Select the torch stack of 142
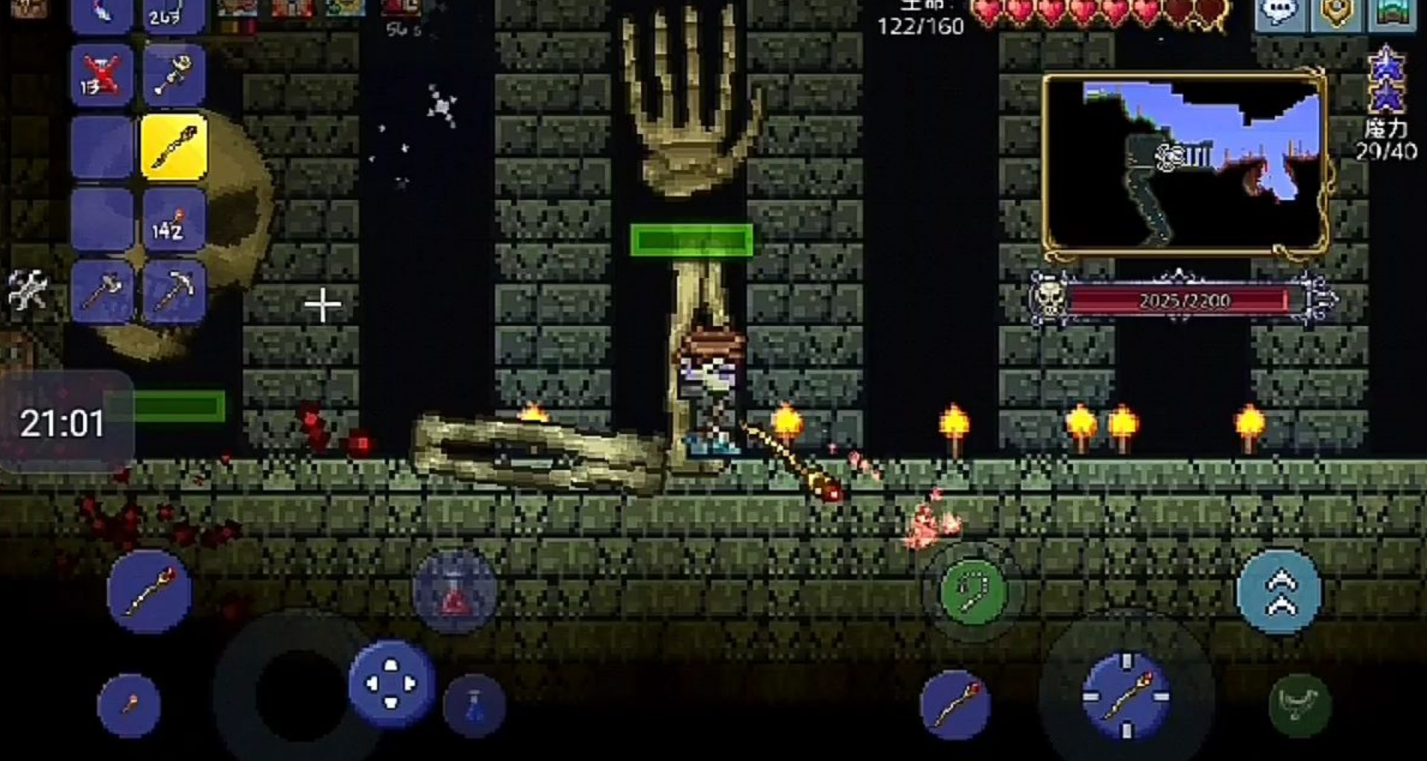 pos(174,219)
